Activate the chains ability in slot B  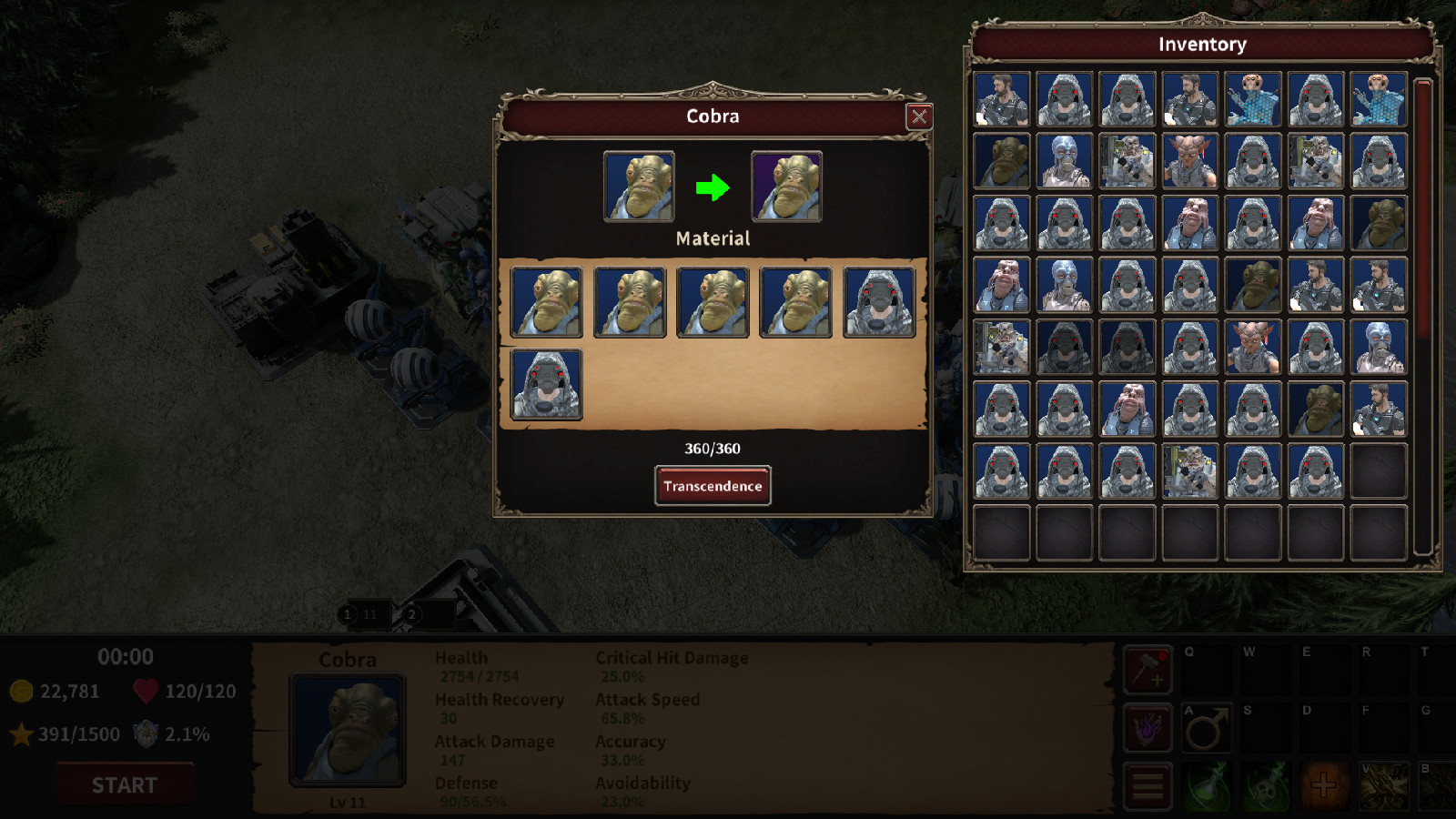pyautogui.click(x=1442, y=784)
